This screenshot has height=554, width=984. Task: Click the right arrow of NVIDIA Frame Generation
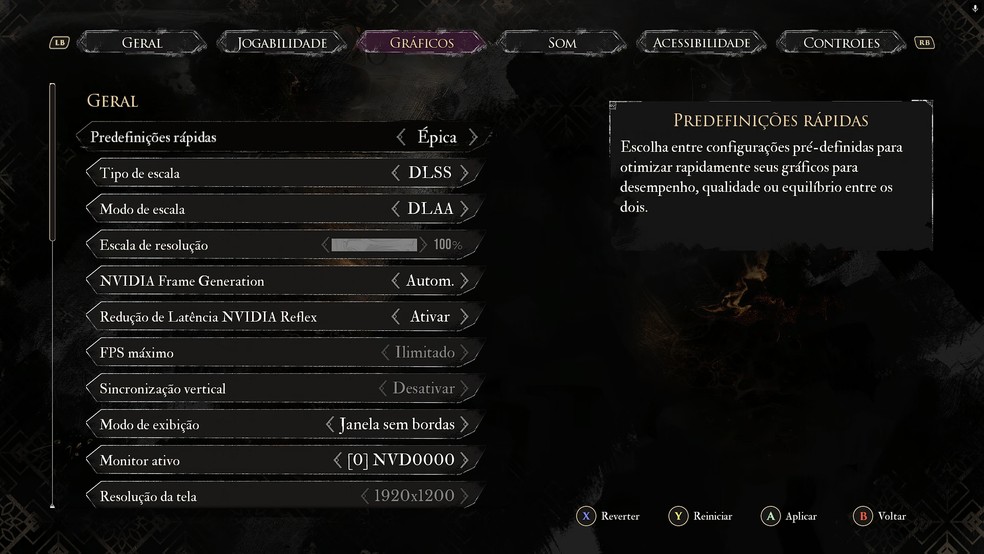tap(465, 281)
